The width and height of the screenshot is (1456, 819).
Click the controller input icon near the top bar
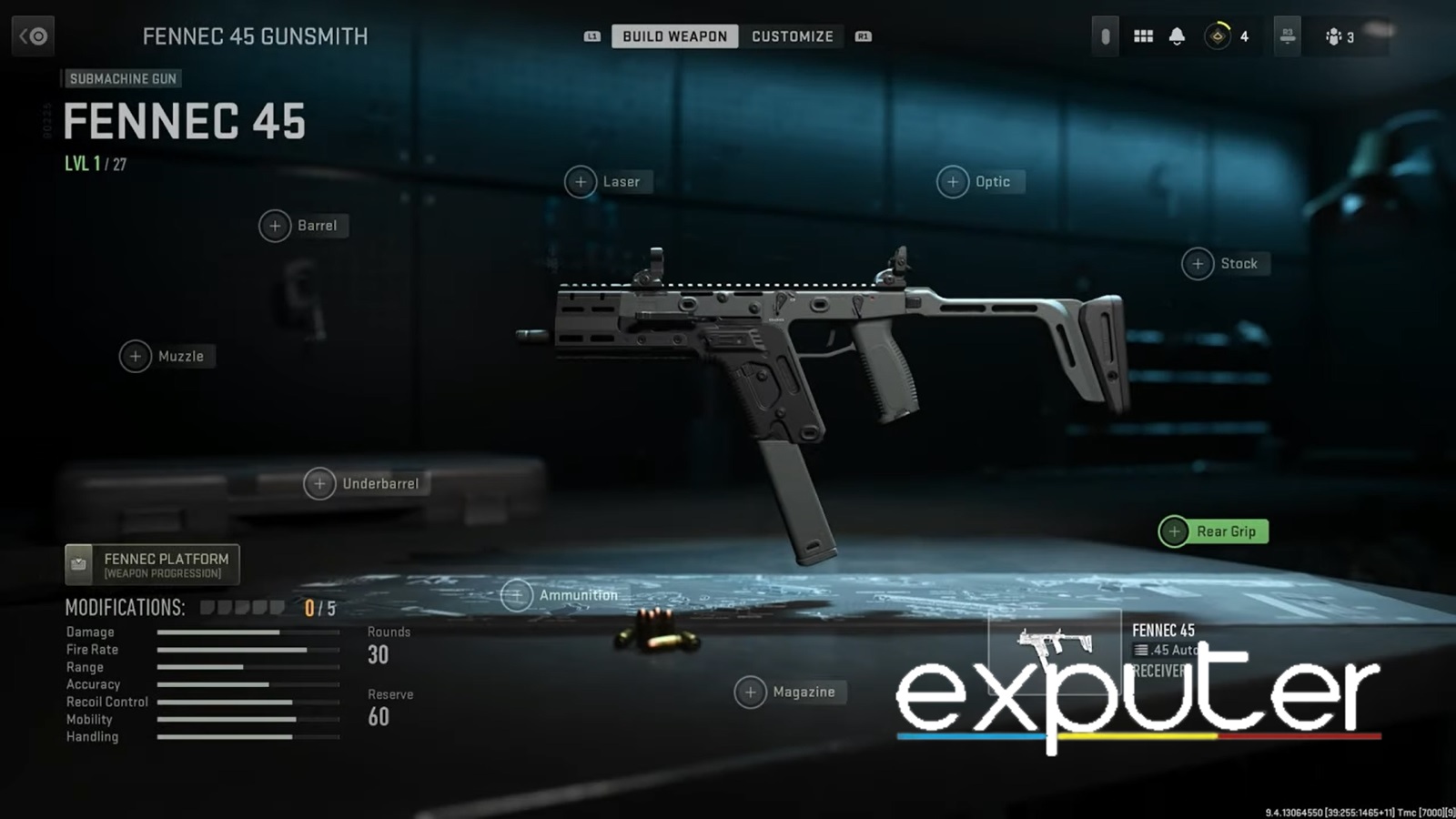click(x=1105, y=35)
